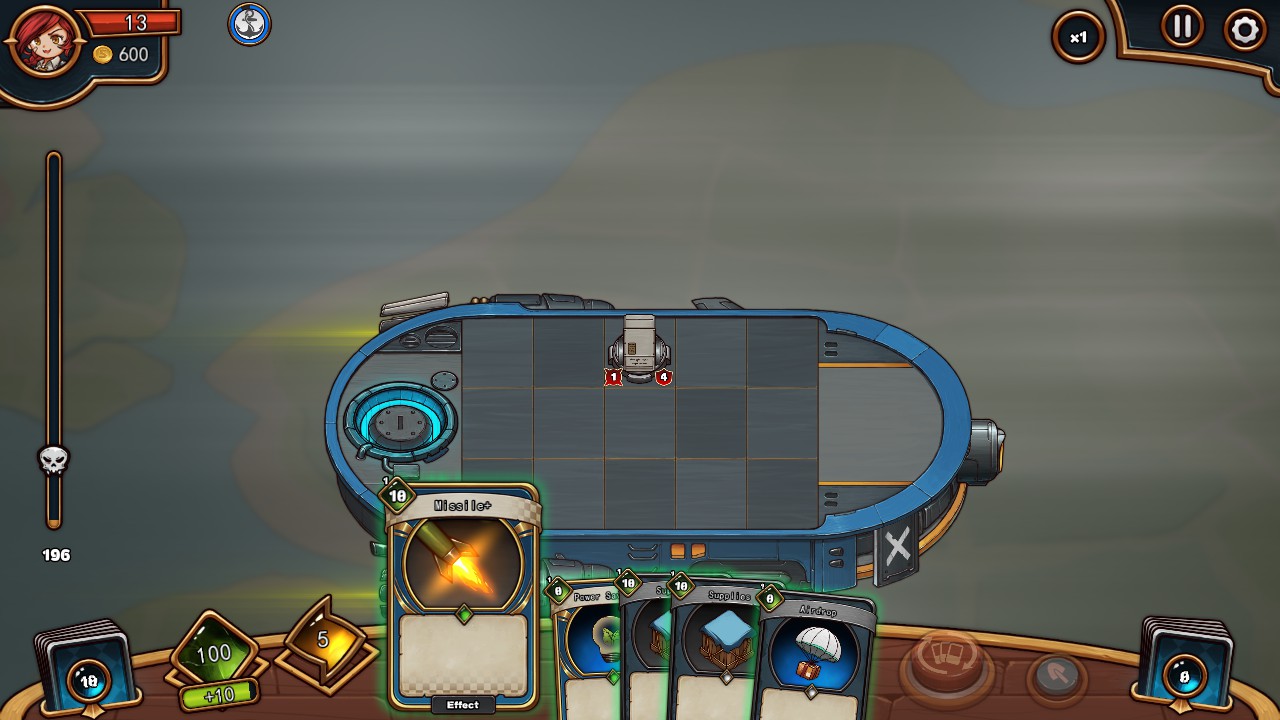Open the draw pile deck

(x=86, y=669)
